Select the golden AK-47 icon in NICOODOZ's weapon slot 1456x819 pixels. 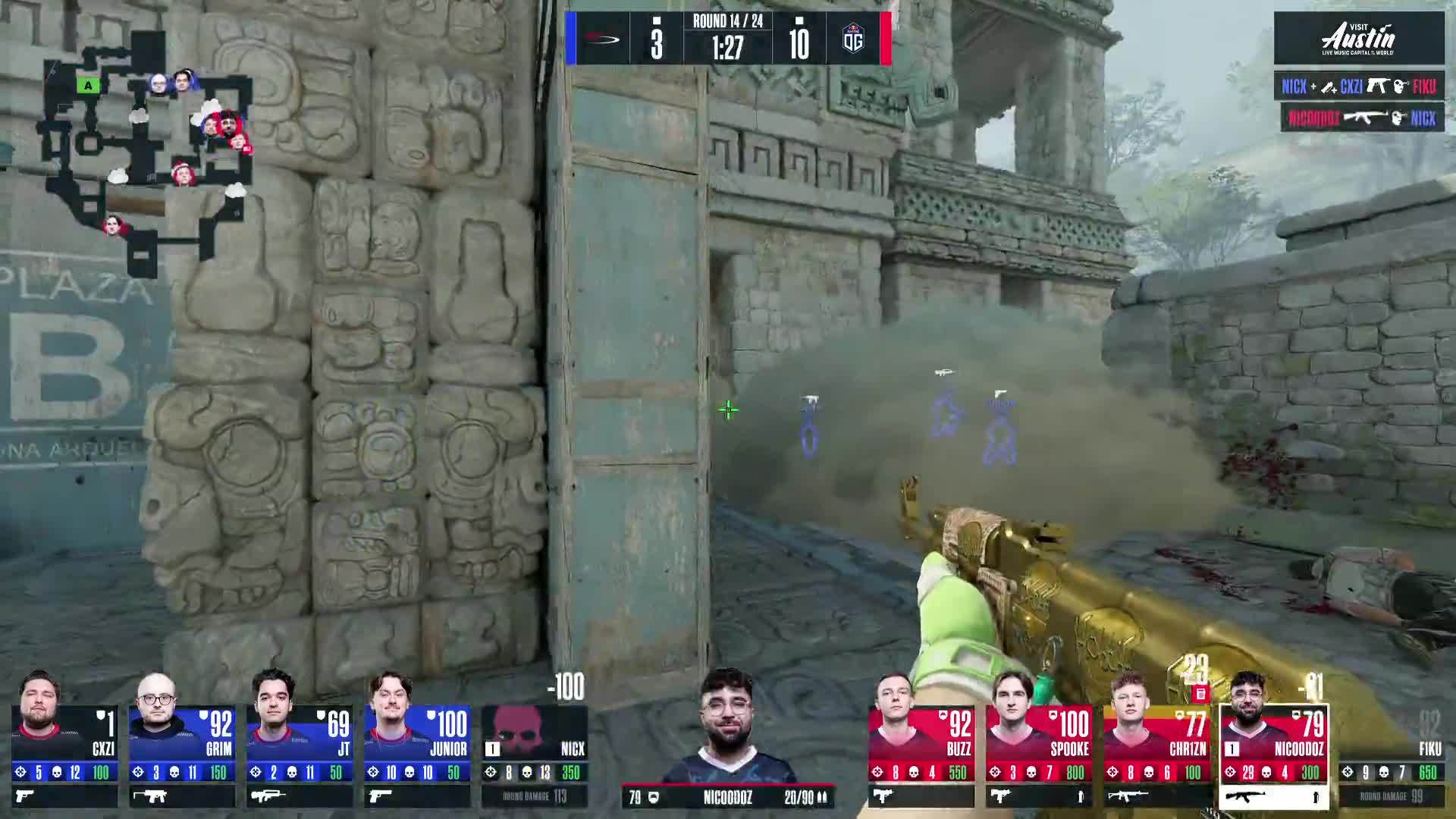point(1247,795)
